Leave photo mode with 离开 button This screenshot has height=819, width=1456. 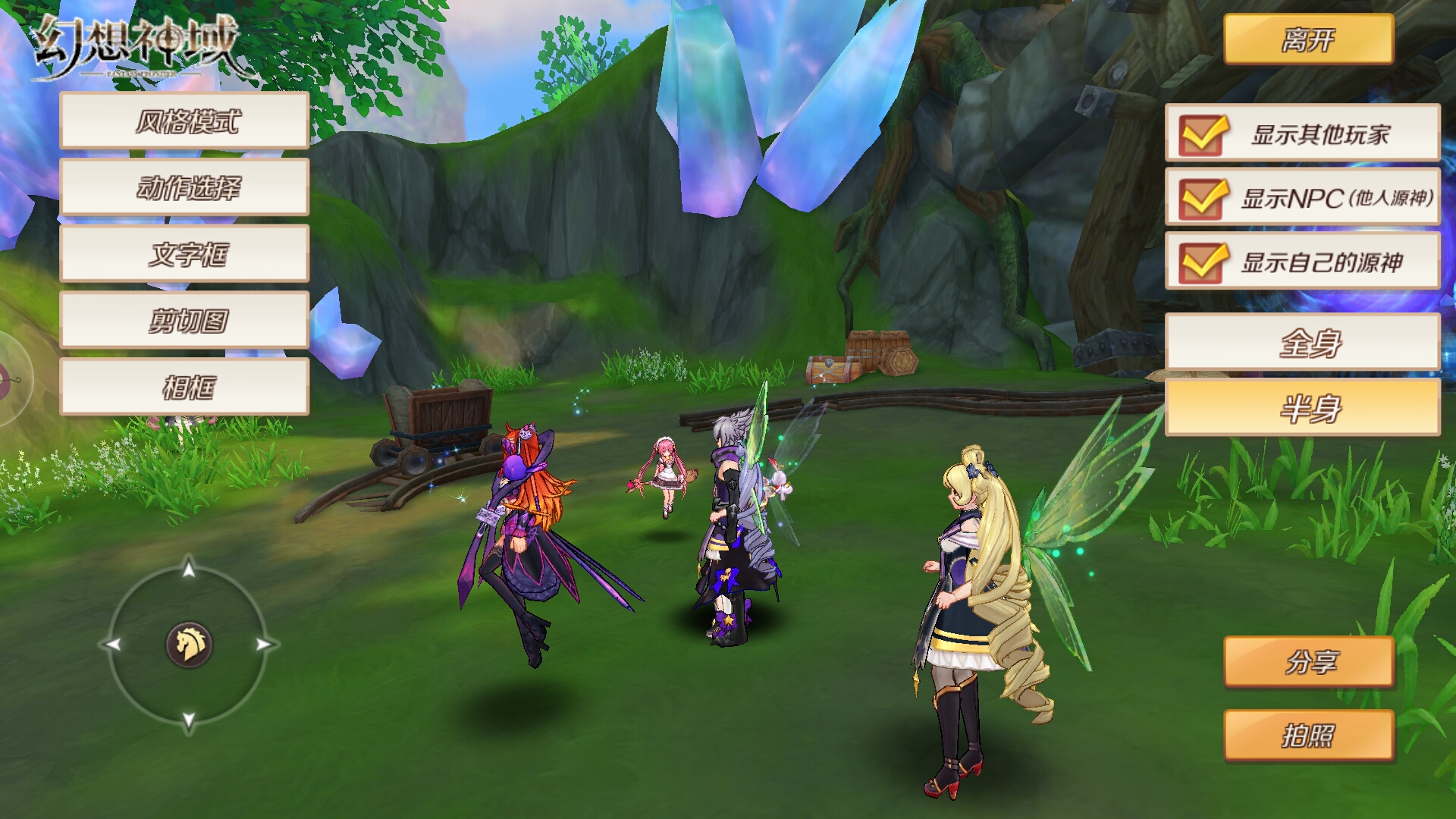point(1308,39)
